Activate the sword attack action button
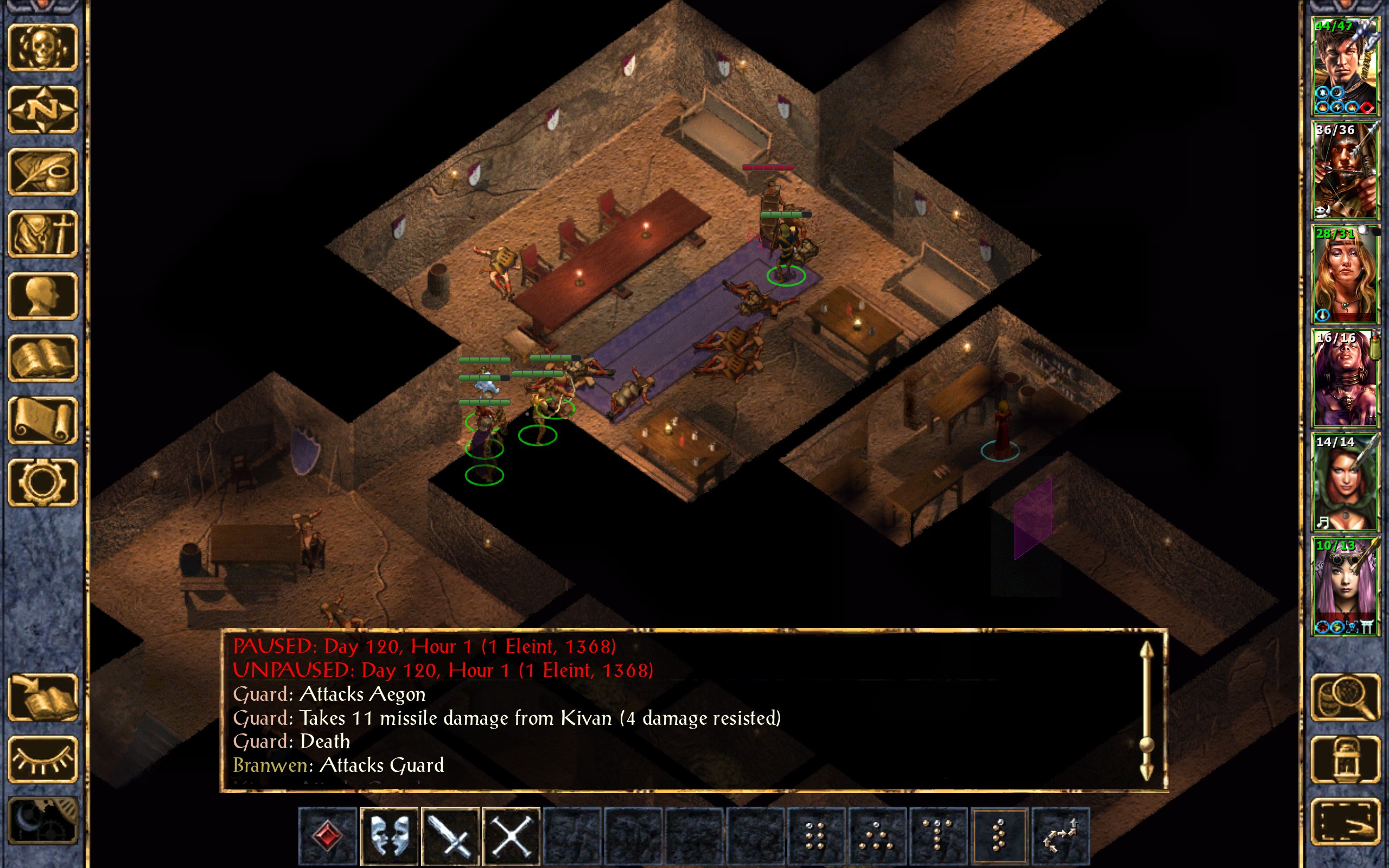The image size is (1389, 868). click(x=450, y=836)
